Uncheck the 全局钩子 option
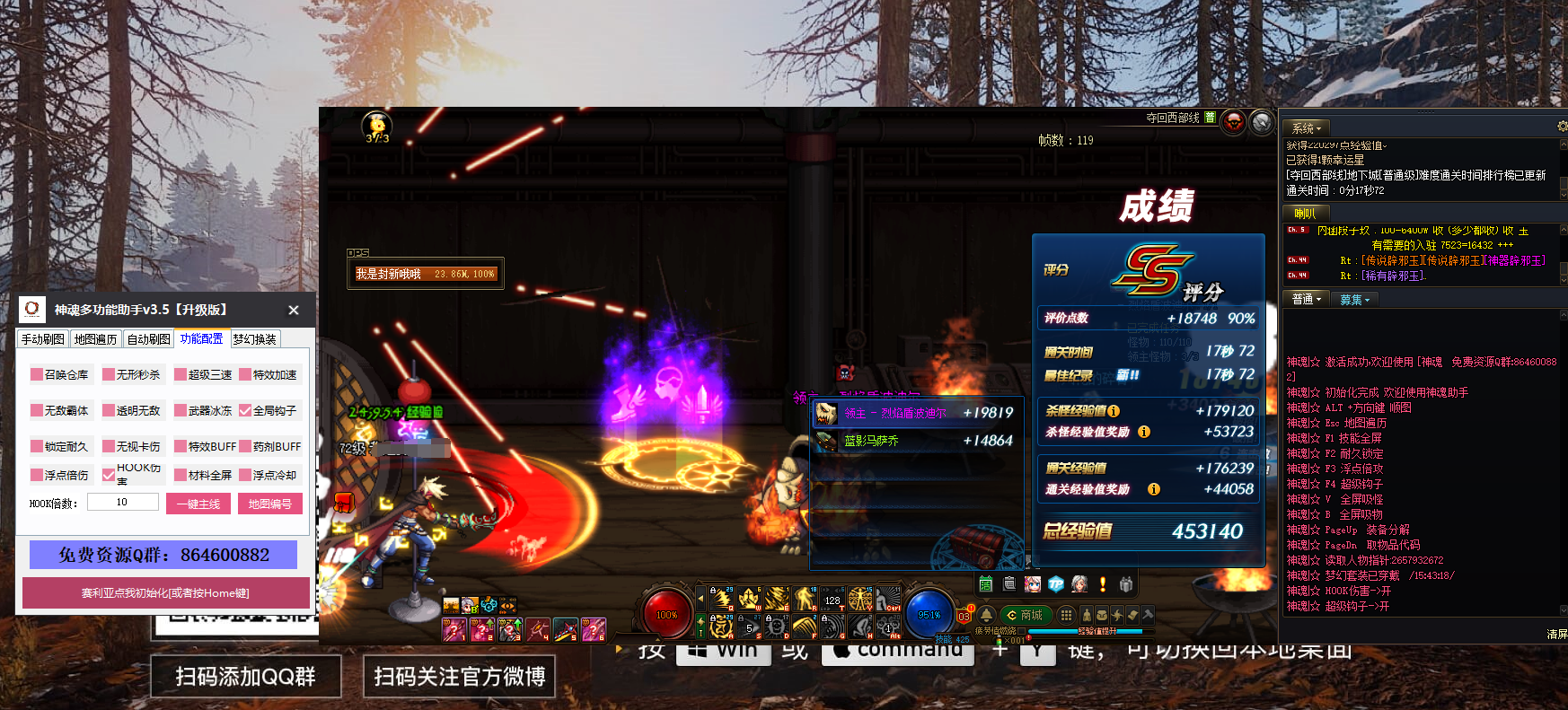 (245, 410)
